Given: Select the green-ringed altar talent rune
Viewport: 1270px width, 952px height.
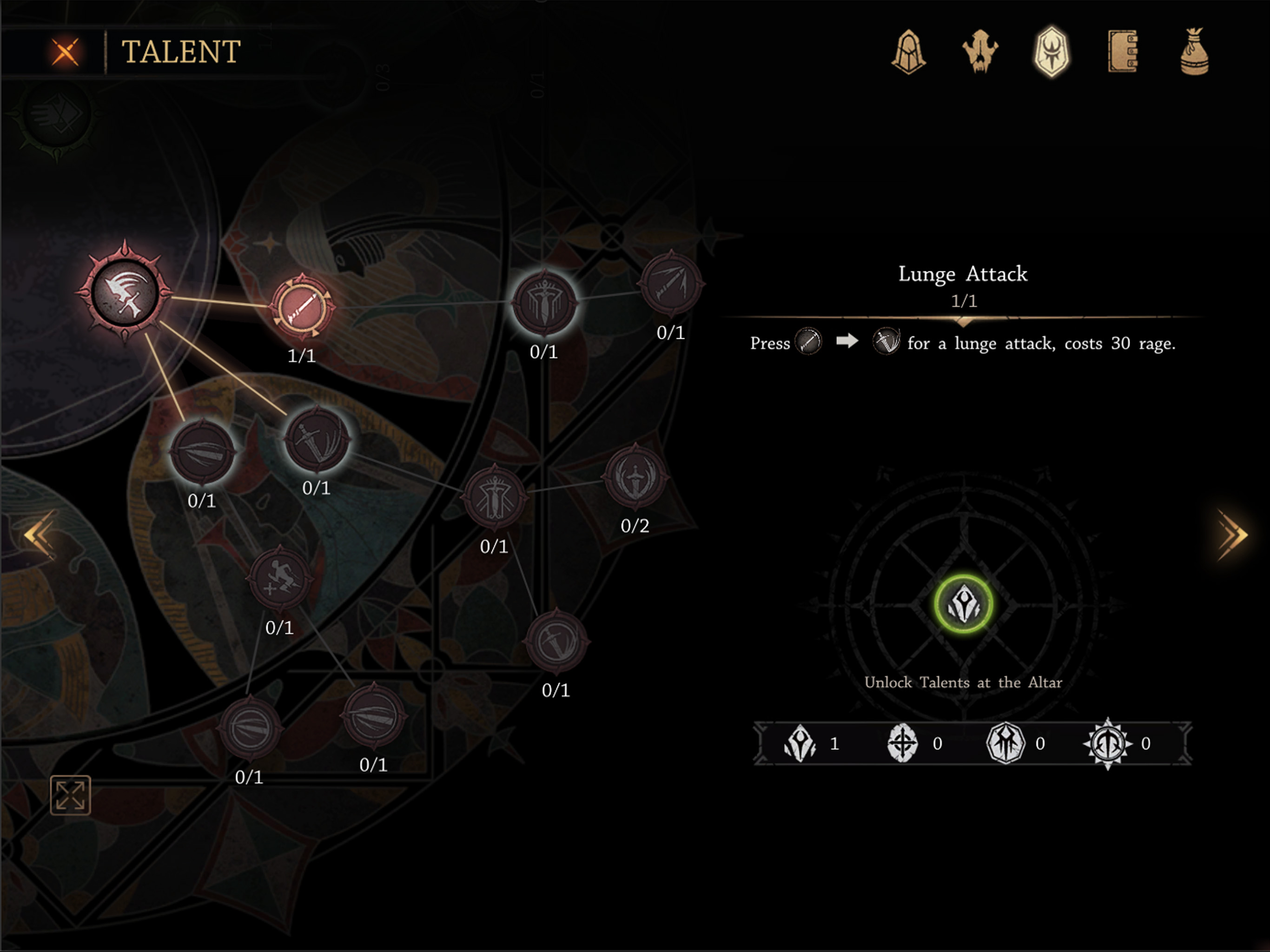Looking at the screenshot, I should pyautogui.click(x=963, y=604).
